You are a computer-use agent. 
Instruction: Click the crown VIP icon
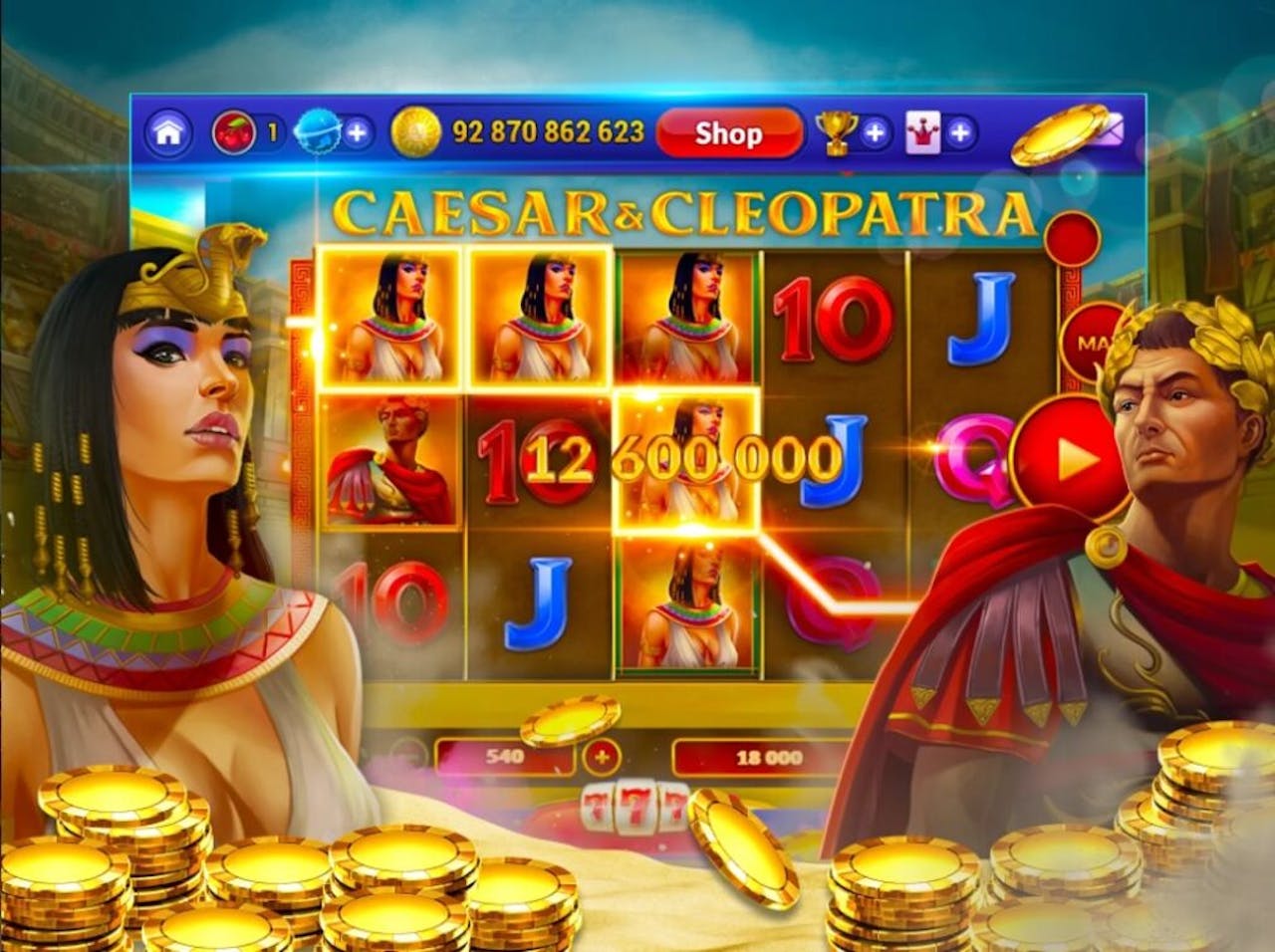pos(923,129)
